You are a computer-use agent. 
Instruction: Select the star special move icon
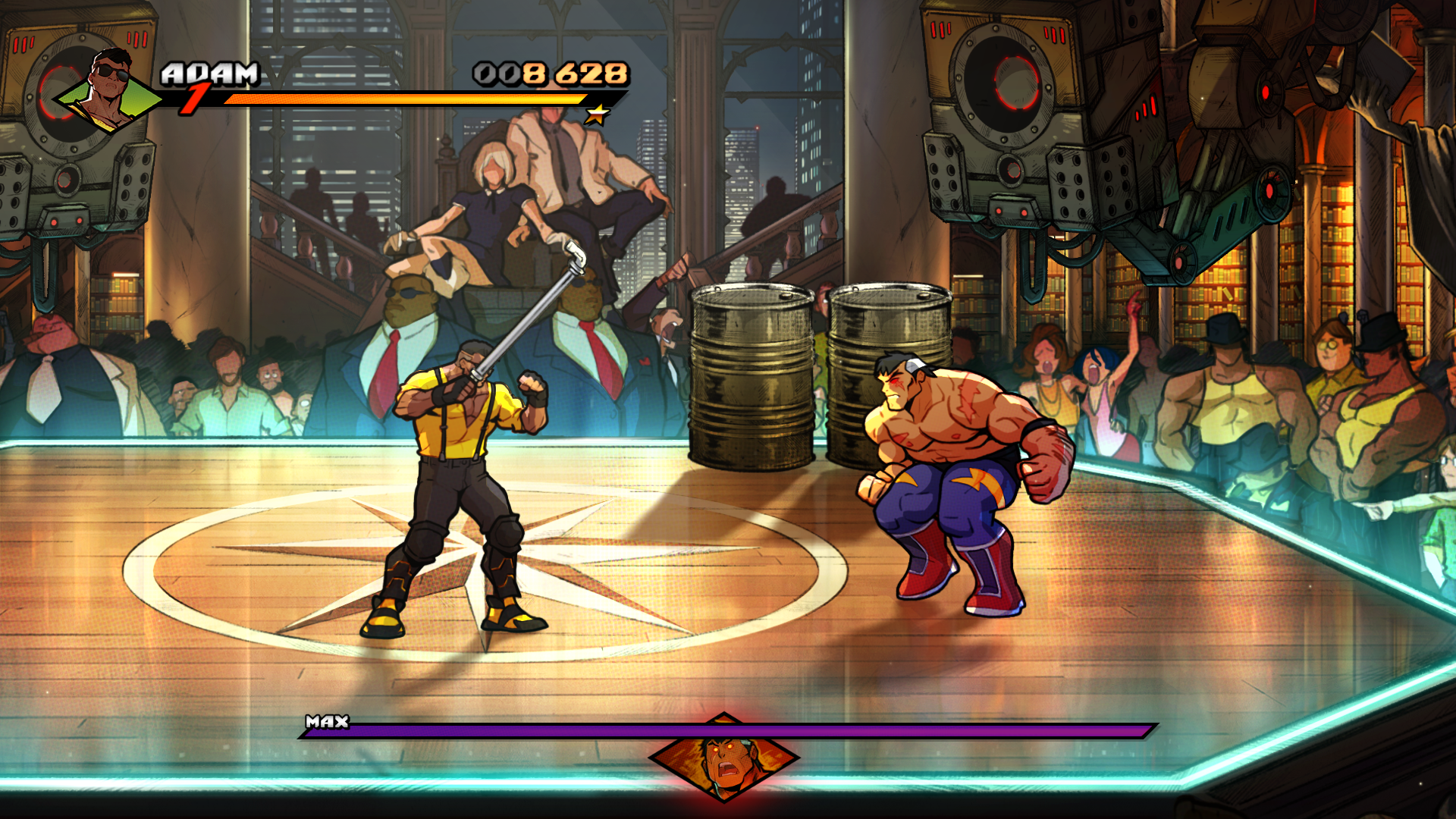click(598, 115)
